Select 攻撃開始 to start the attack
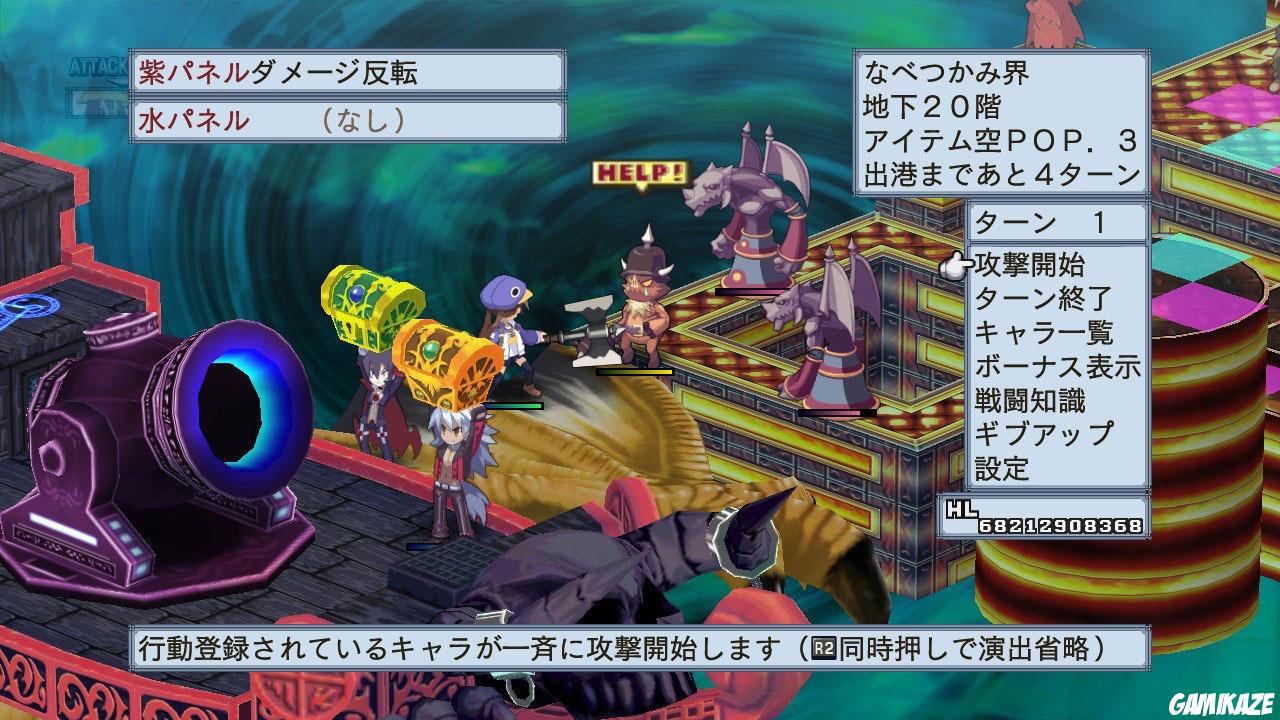This screenshot has width=1280, height=720. pos(1030,266)
